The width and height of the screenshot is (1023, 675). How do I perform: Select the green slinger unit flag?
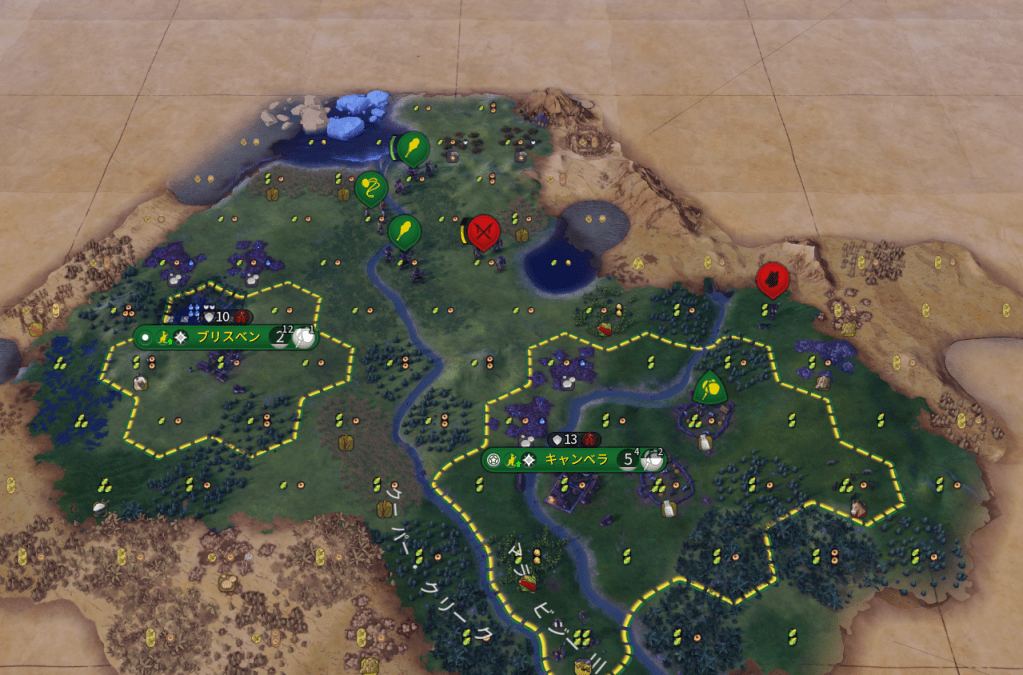coord(370,188)
